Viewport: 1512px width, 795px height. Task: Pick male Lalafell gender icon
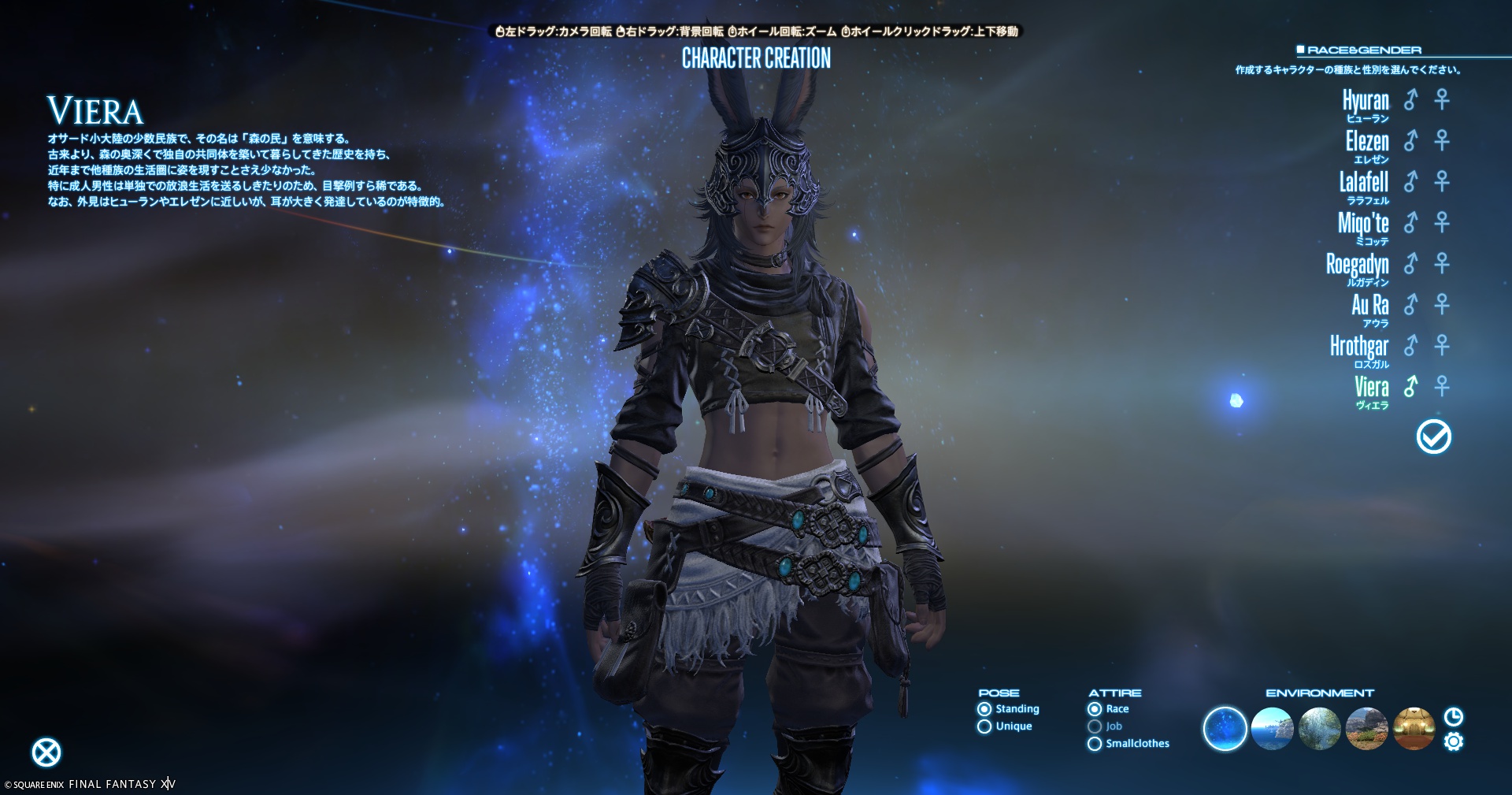click(x=1410, y=182)
